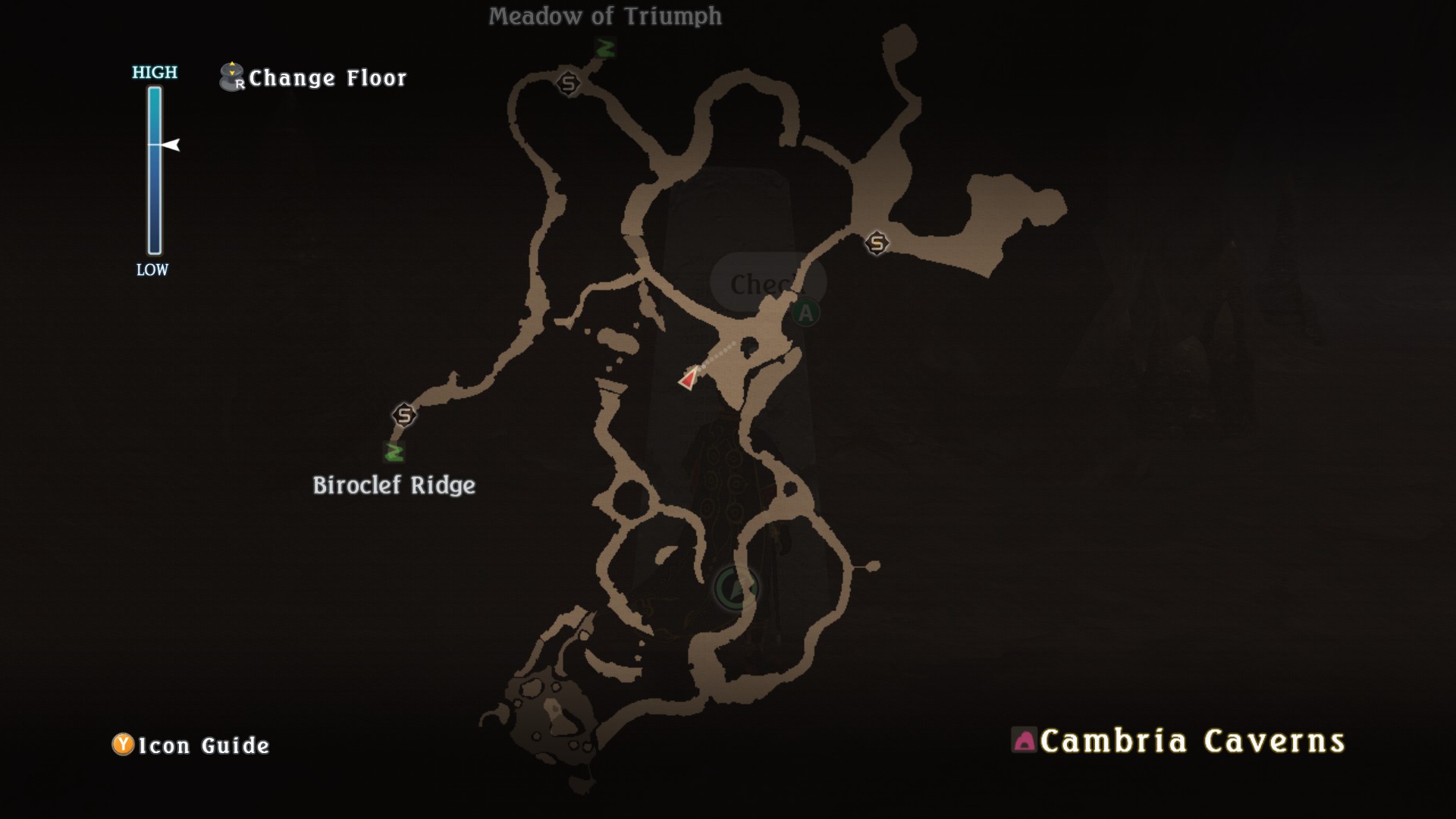
Task: Click LOW at the bottom of the floor gauge
Action: coord(152,269)
